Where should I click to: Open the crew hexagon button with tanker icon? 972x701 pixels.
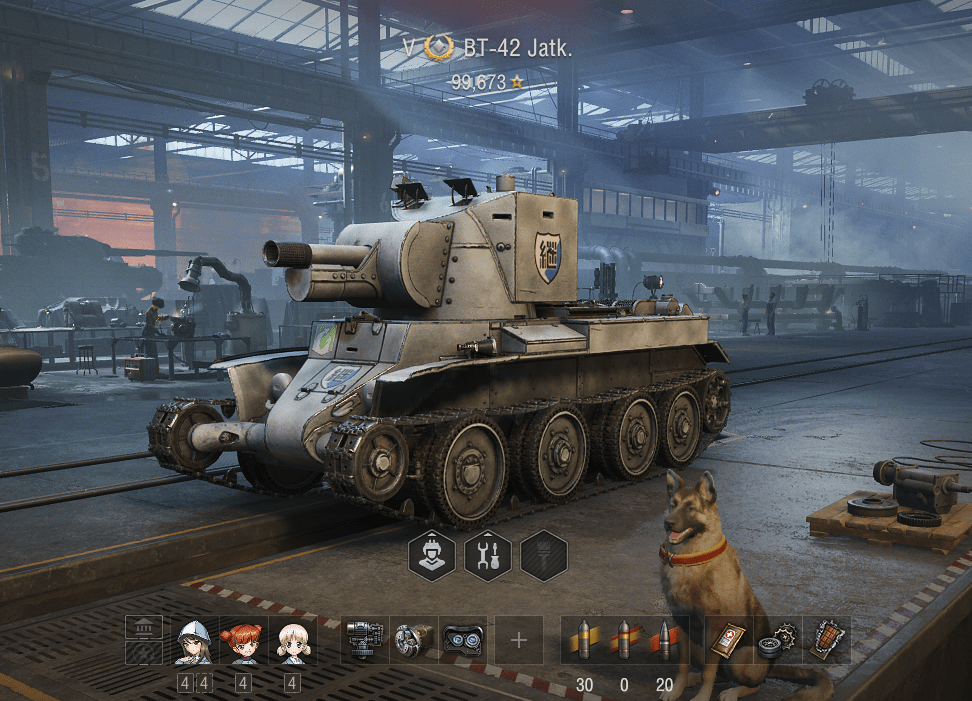pyautogui.click(x=431, y=555)
